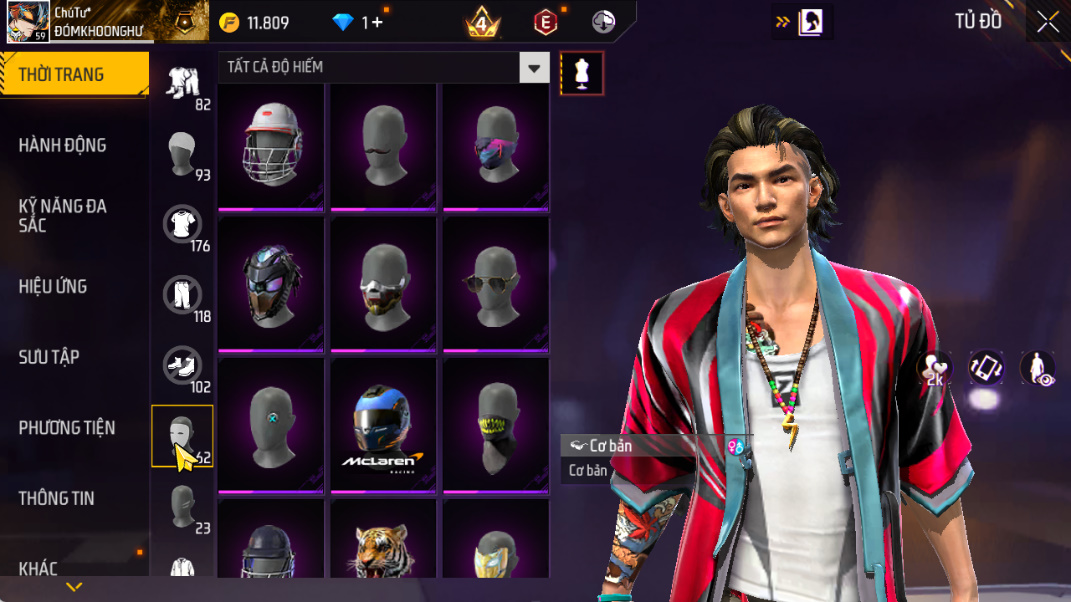Go to the HIỆU ỨNG tab

click(52, 287)
